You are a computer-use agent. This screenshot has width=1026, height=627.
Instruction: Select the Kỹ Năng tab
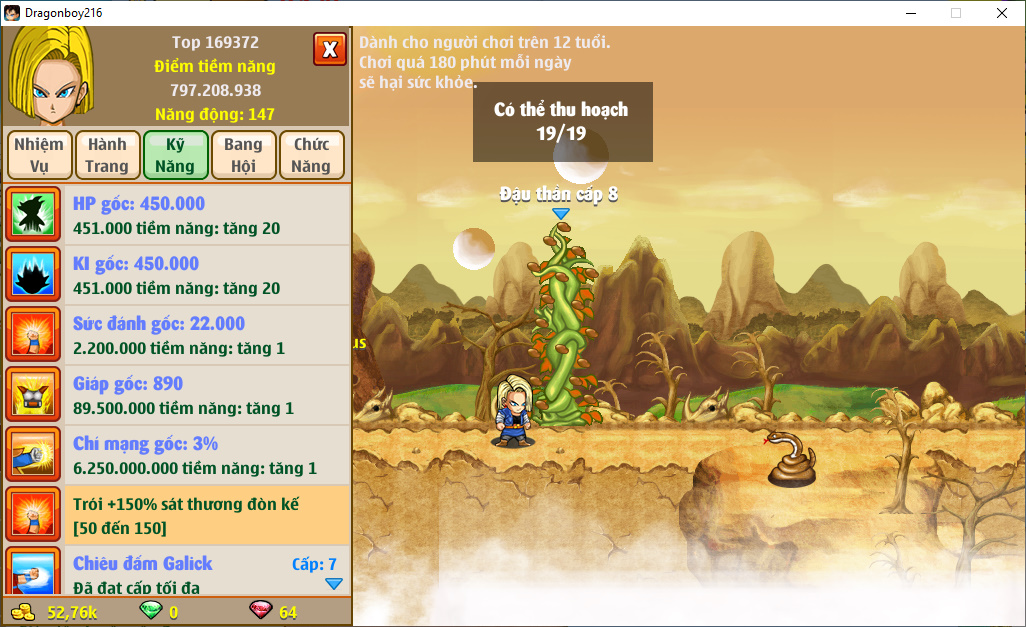175,155
